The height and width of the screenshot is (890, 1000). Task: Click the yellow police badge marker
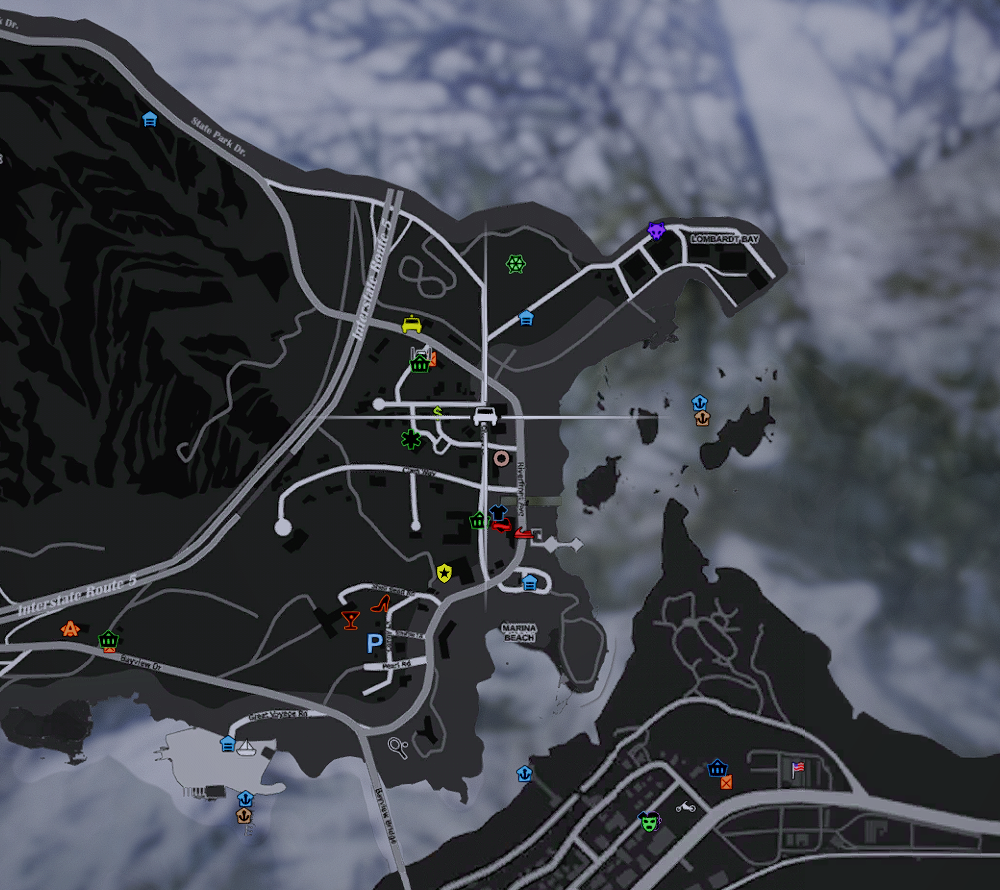pos(444,573)
